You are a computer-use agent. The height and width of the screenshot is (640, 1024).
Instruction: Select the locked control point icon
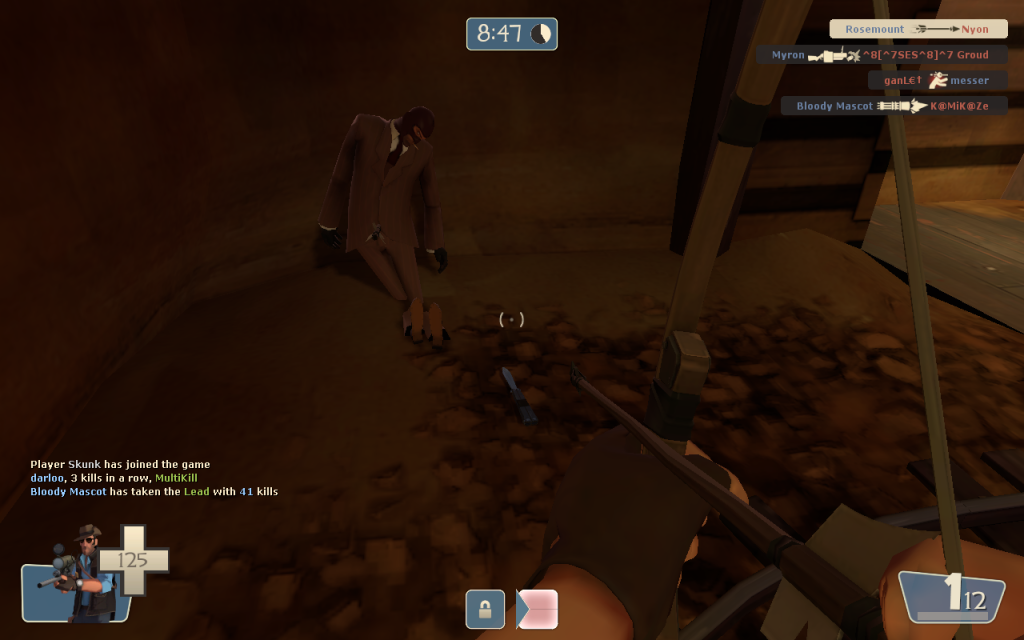[485, 609]
